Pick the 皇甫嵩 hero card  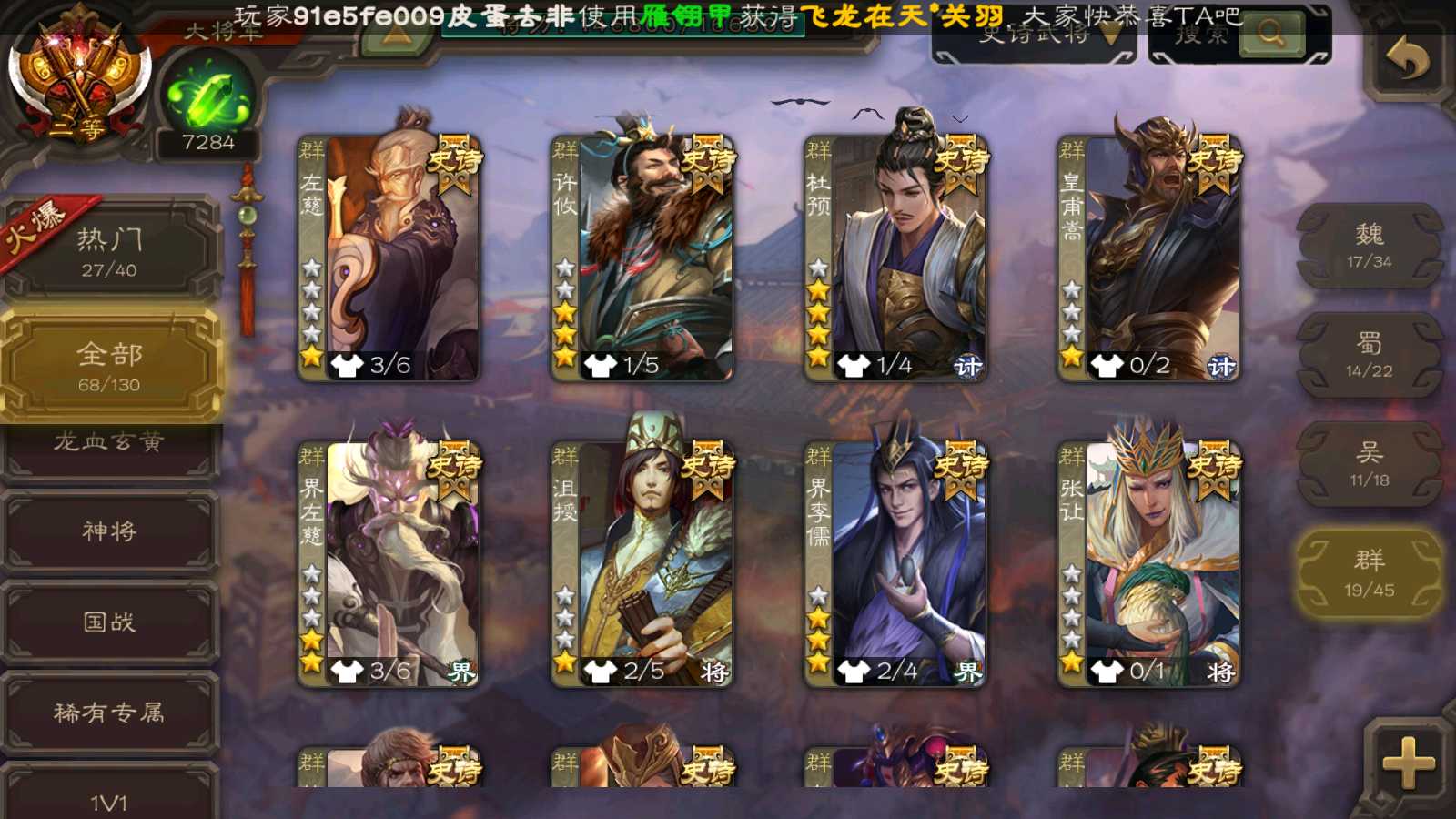[1148, 258]
